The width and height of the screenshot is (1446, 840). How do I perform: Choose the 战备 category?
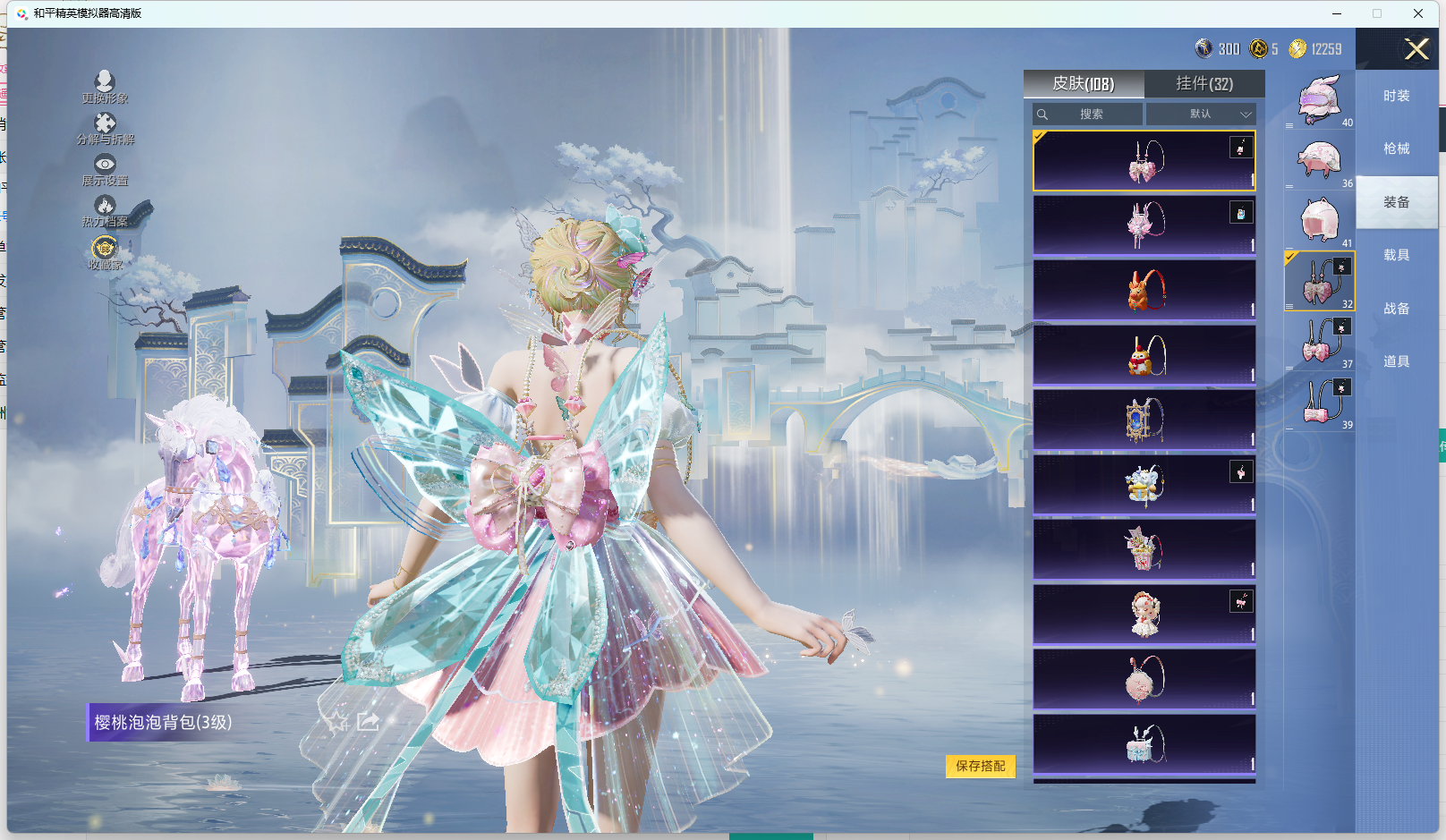[1396, 309]
